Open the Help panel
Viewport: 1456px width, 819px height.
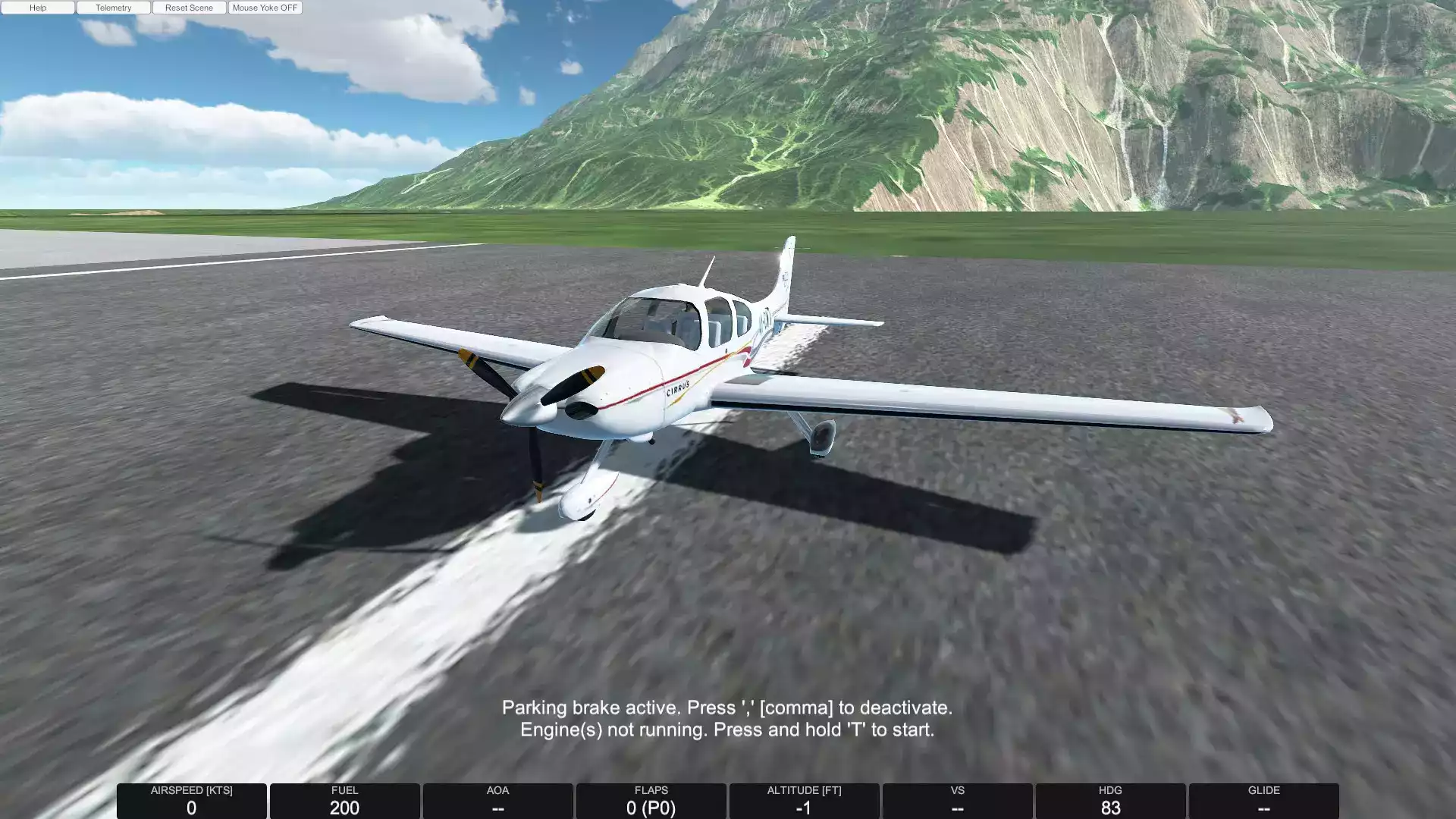[38, 8]
